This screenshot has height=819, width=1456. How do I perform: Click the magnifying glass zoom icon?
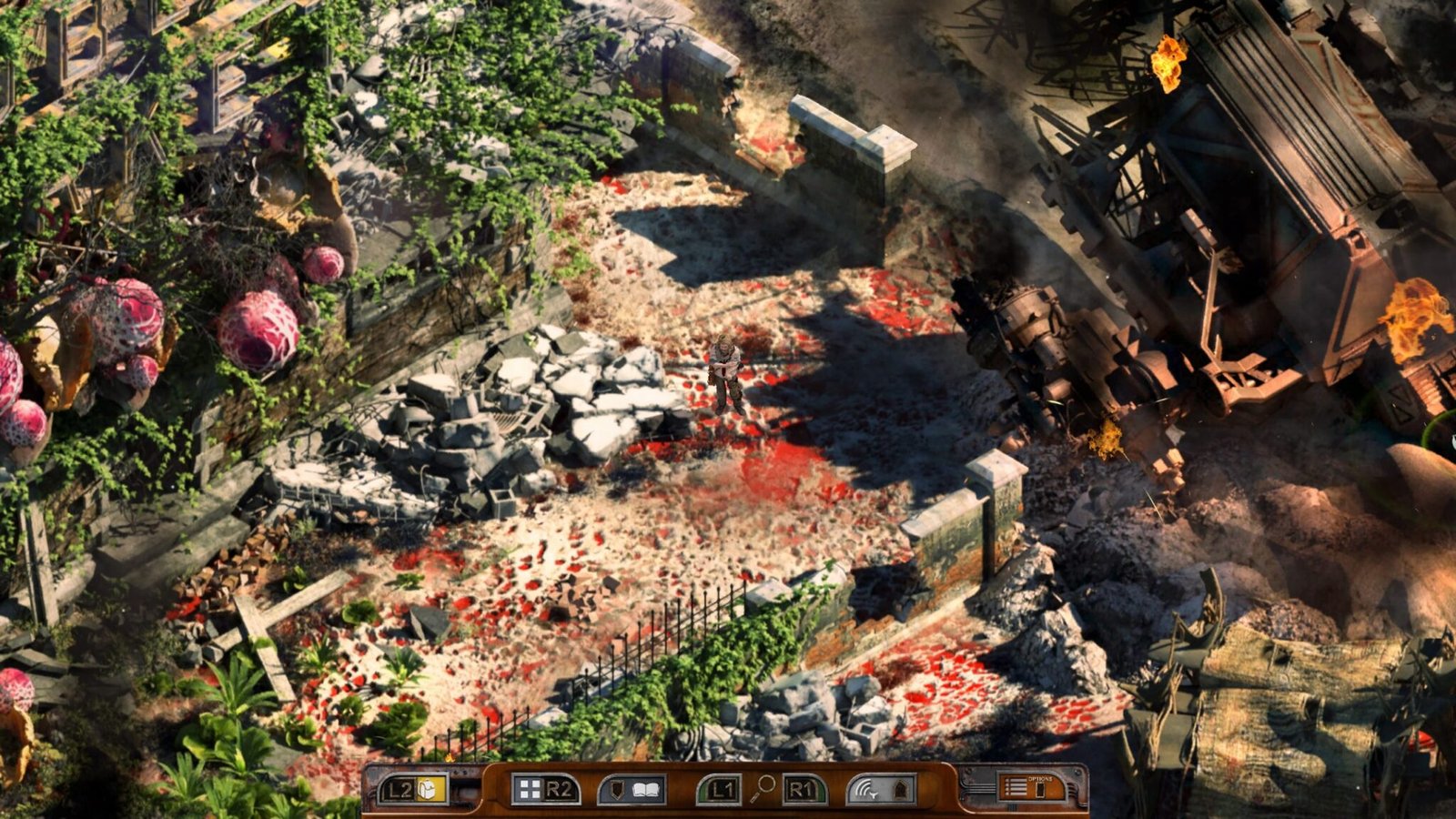pos(763,787)
